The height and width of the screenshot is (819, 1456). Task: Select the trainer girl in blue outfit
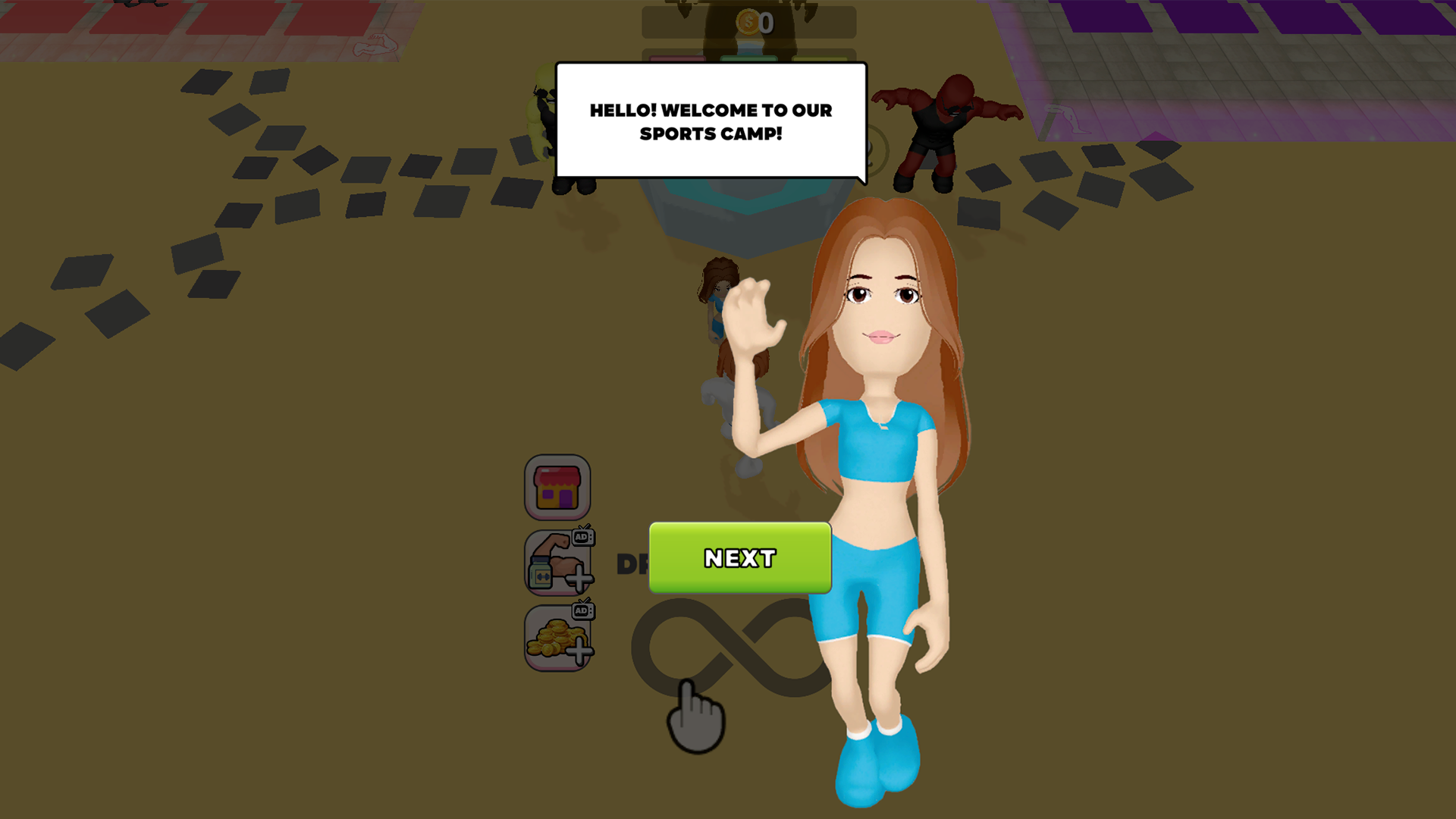[x=880, y=455]
